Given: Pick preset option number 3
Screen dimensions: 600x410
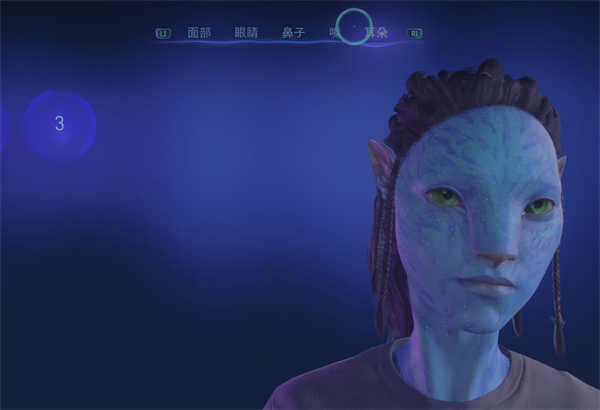Looking at the screenshot, I should point(60,124).
